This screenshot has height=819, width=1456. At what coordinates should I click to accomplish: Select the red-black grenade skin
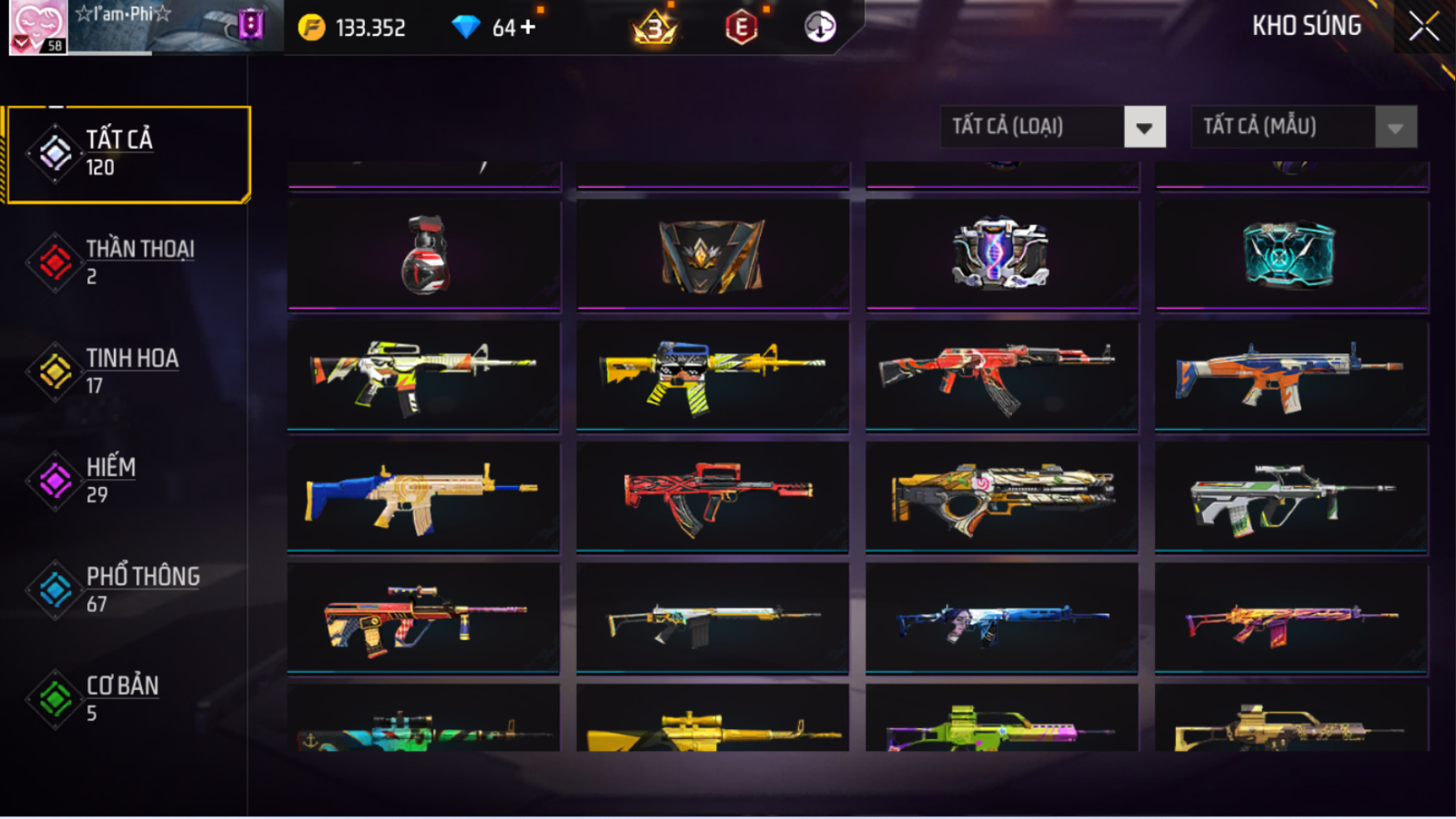click(424, 254)
